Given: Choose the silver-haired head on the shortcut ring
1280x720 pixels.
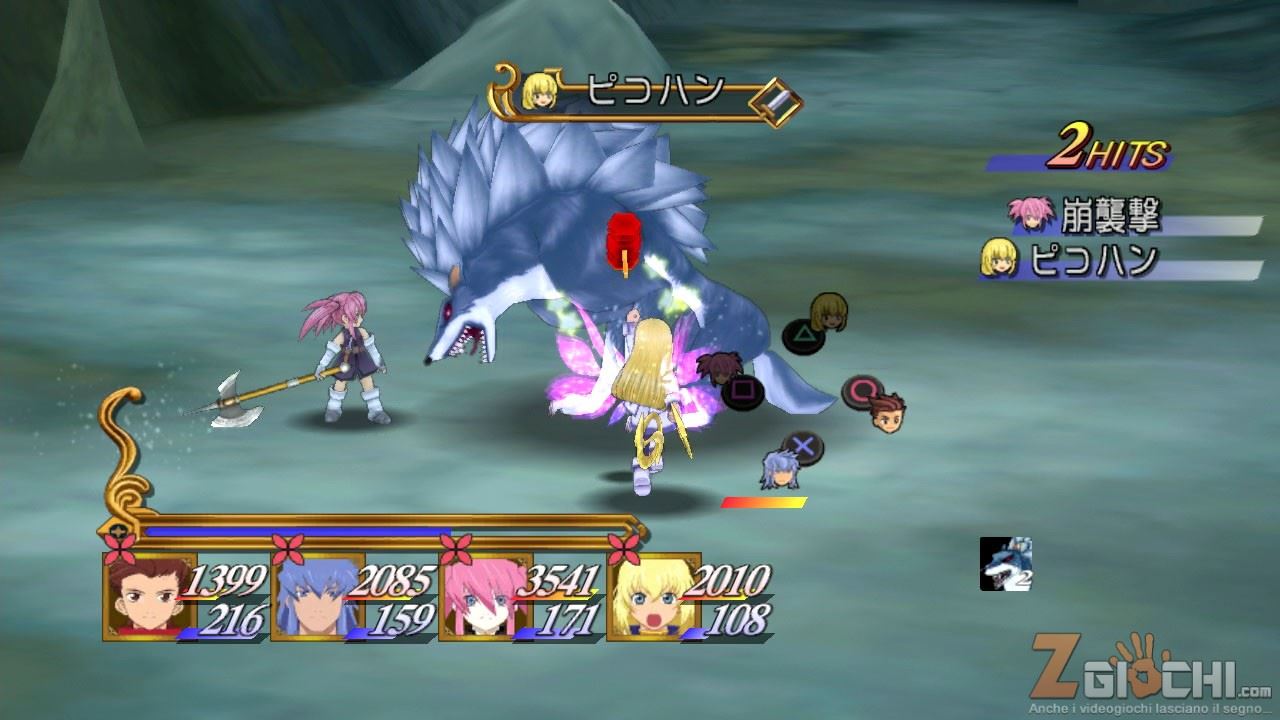Looking at the screenshot, I should coord(780,469).
